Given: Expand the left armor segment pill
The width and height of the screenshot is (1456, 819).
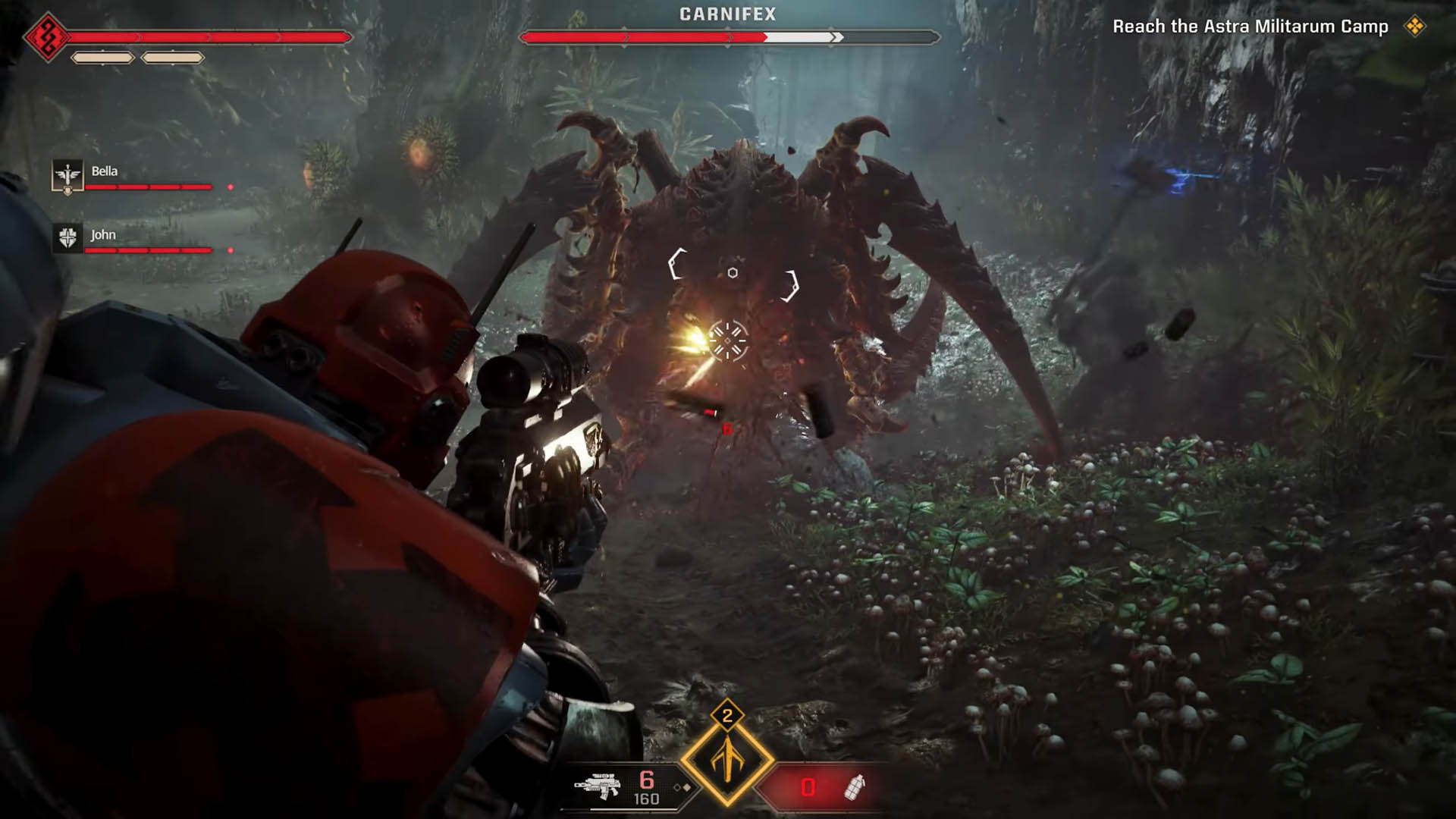Looking at the screenshot, I should click(102, 58).
